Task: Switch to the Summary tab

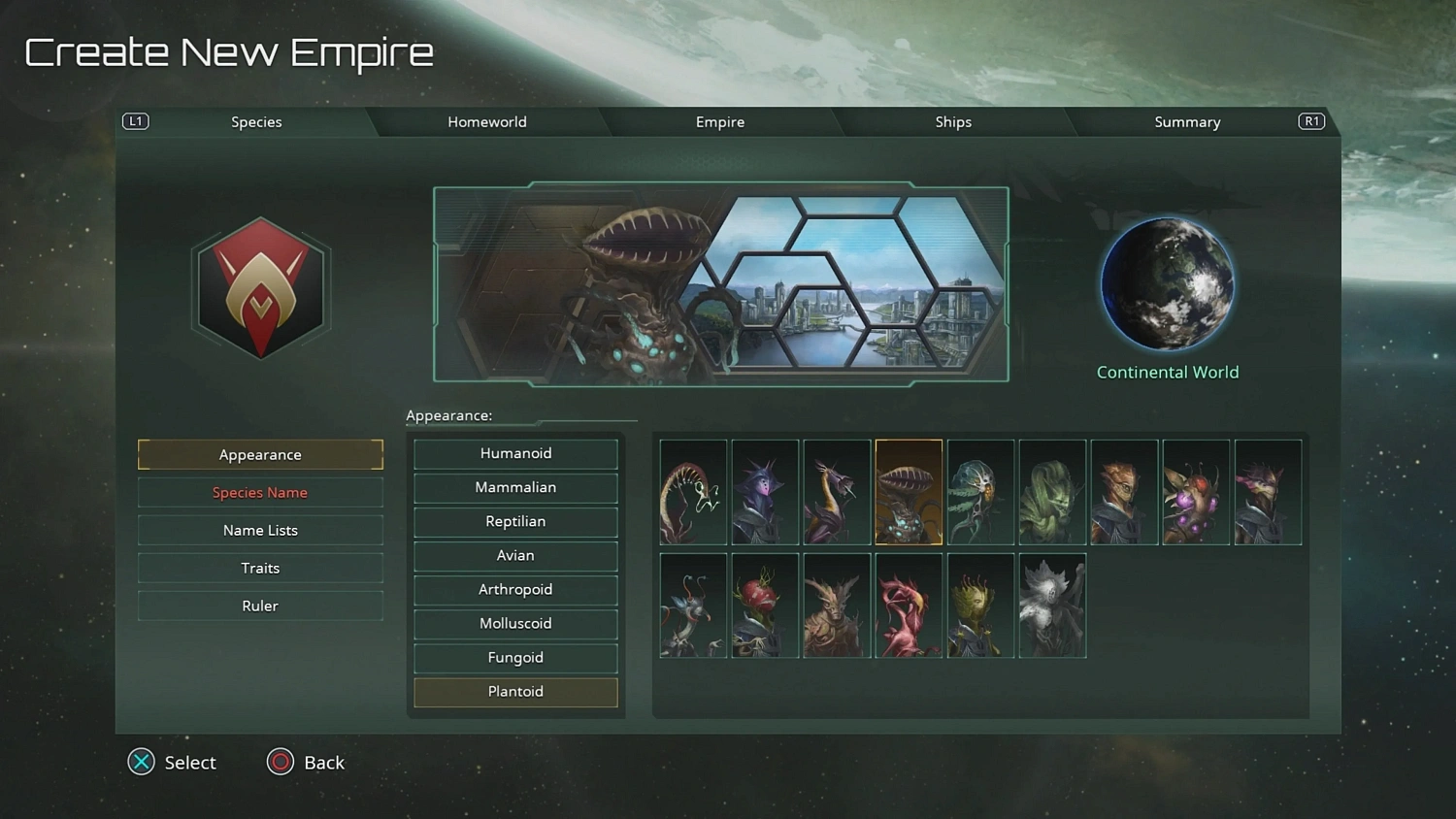Action: [1187, 121]
